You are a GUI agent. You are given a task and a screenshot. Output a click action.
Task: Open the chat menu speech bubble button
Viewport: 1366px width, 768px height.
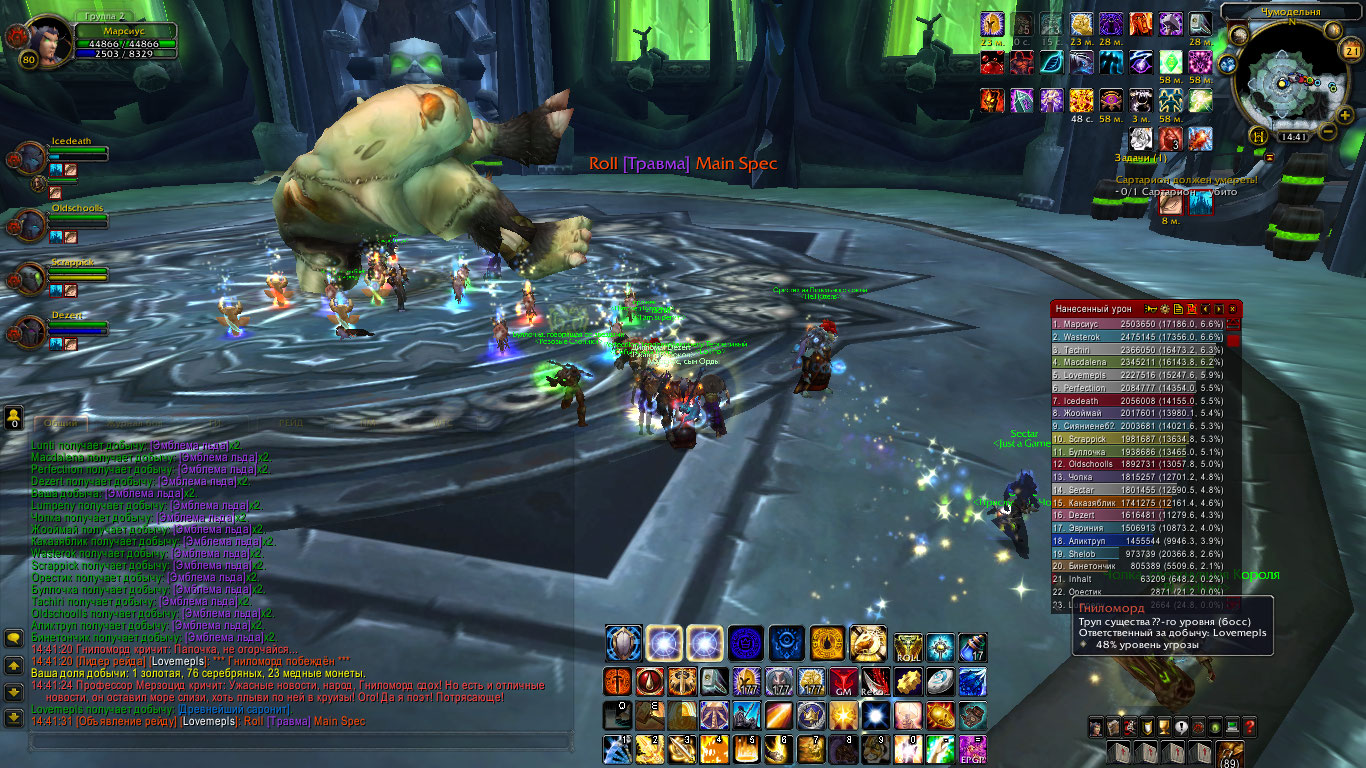pyautogui.click(x=14, y=638)
